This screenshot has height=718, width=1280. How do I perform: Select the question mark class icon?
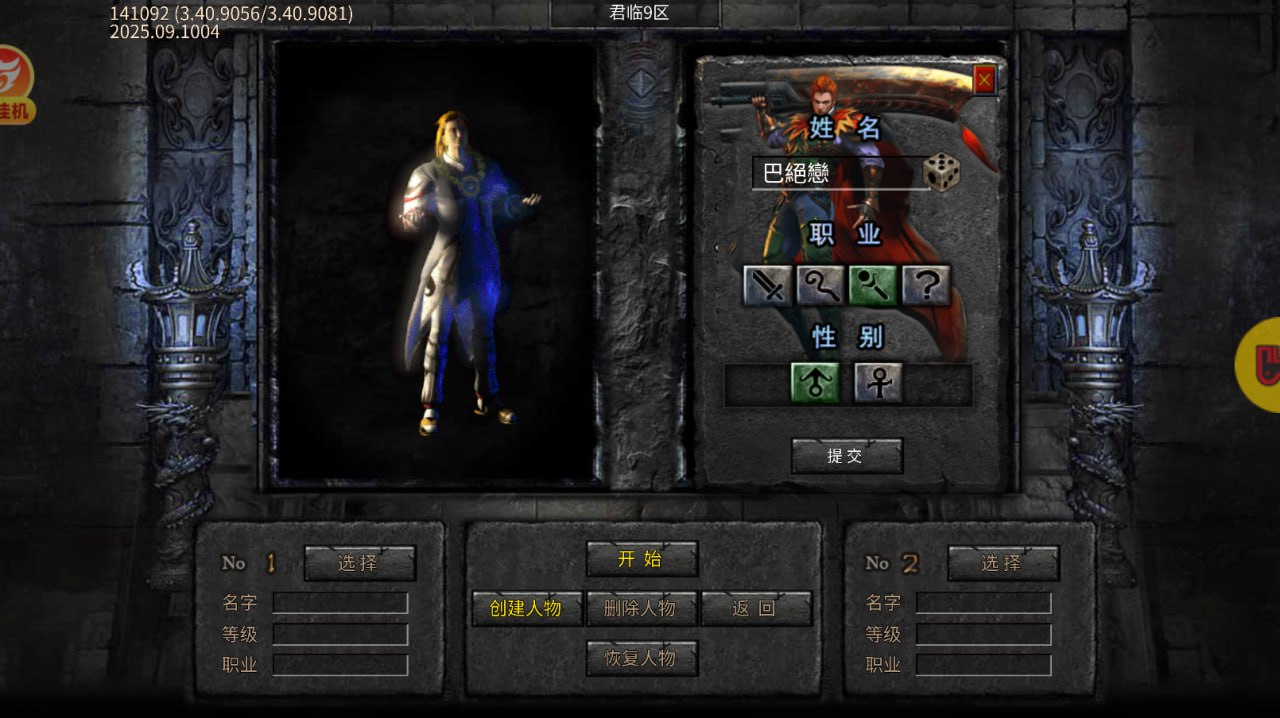[926, 286]
